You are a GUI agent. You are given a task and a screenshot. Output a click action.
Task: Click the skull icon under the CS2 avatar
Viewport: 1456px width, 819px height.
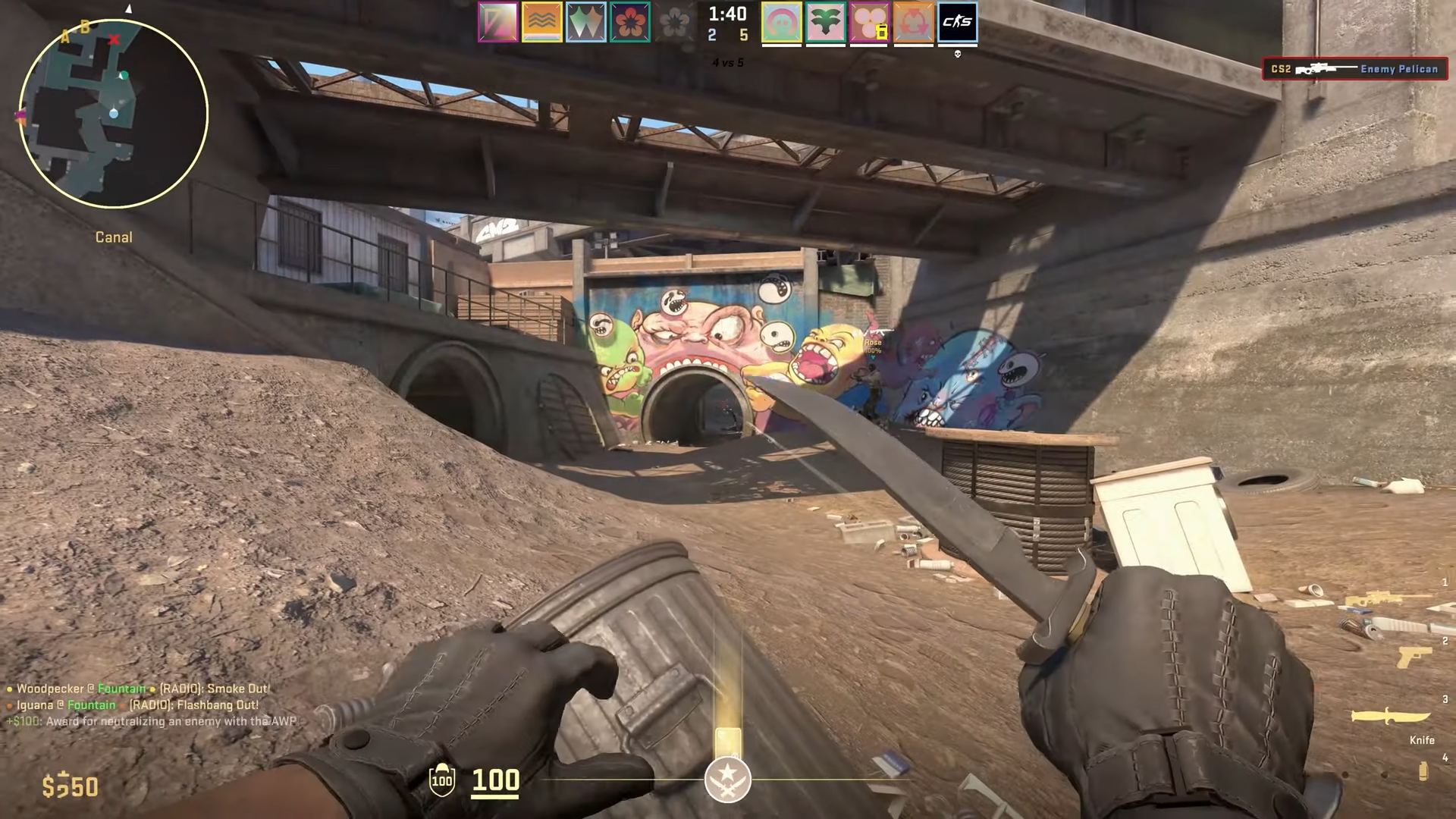[x=958, y=54]
